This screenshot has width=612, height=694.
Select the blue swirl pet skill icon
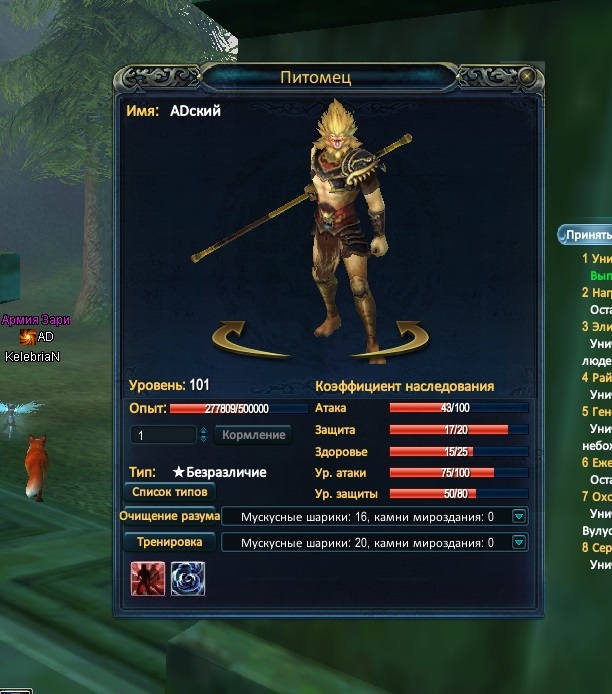point(187,579)
